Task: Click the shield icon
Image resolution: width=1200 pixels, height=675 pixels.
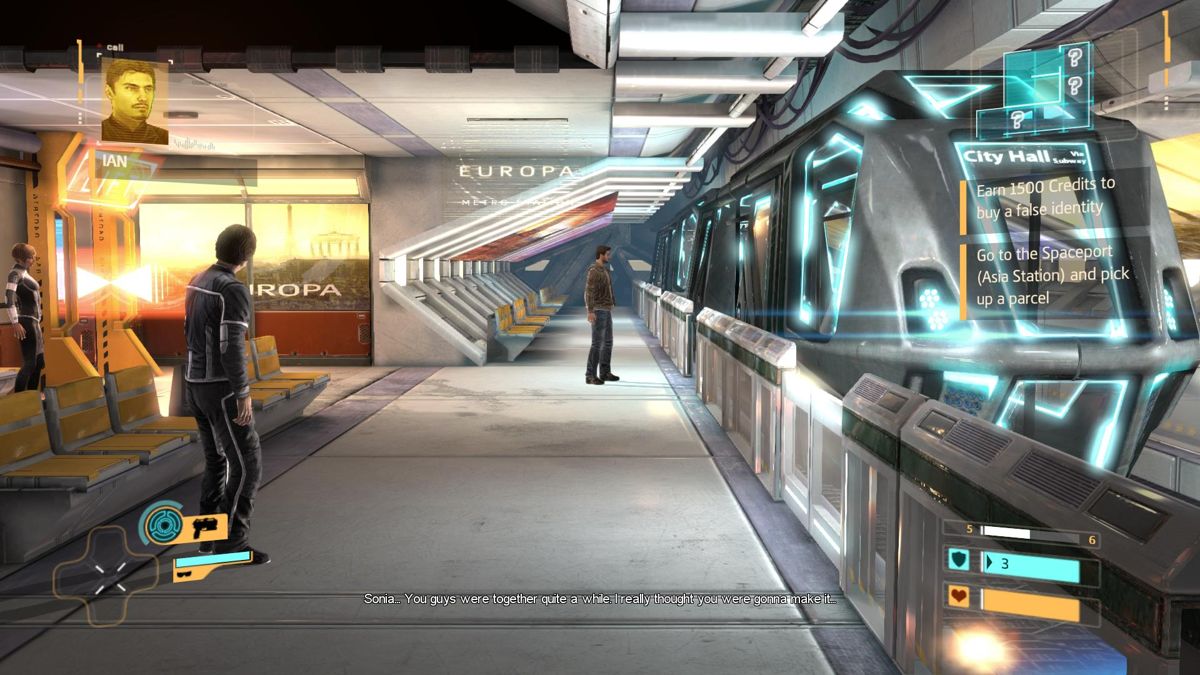Action: click(958, 561)
